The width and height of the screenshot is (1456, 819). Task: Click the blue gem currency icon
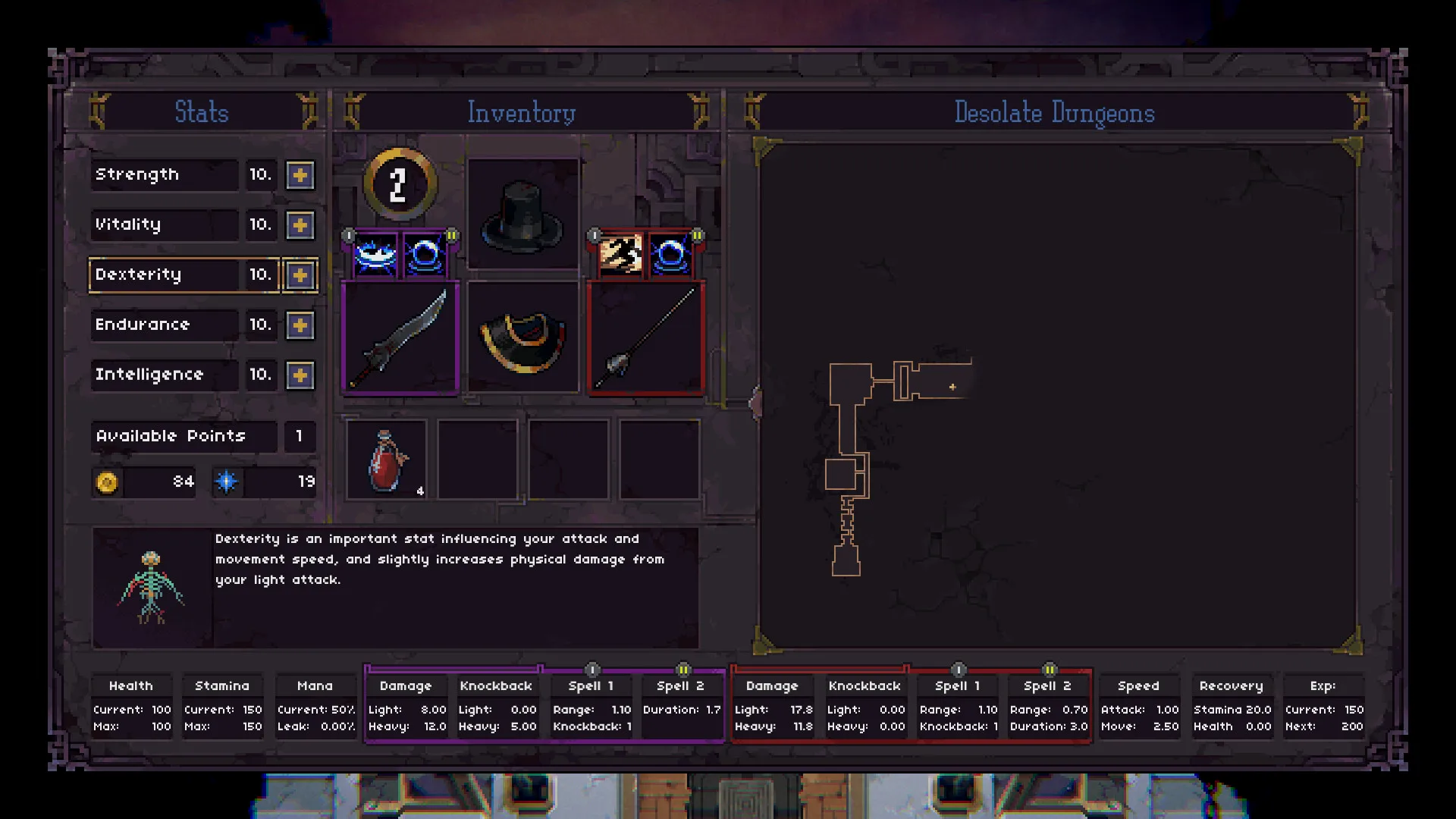point(227,482)
